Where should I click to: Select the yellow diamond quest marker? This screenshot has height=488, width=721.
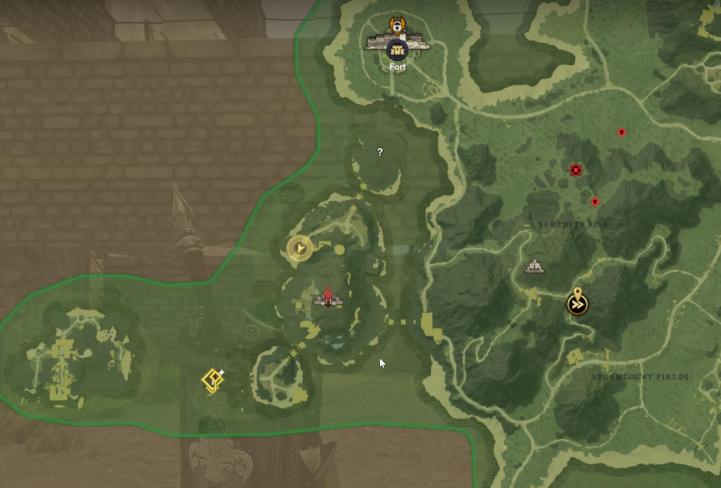point(212,380)
